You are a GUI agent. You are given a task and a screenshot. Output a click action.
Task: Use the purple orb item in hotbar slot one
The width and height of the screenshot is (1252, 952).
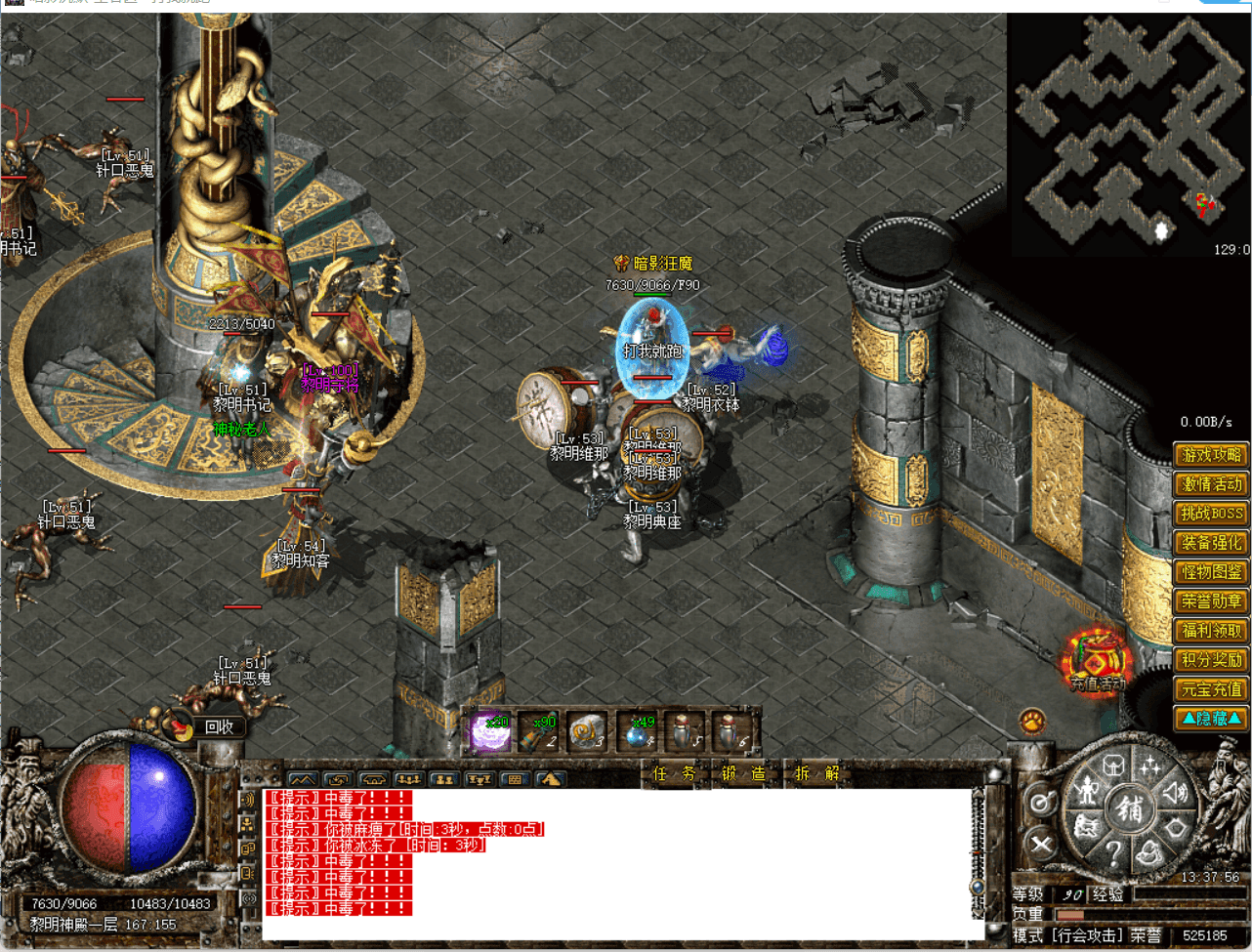[x=490, y=732]
